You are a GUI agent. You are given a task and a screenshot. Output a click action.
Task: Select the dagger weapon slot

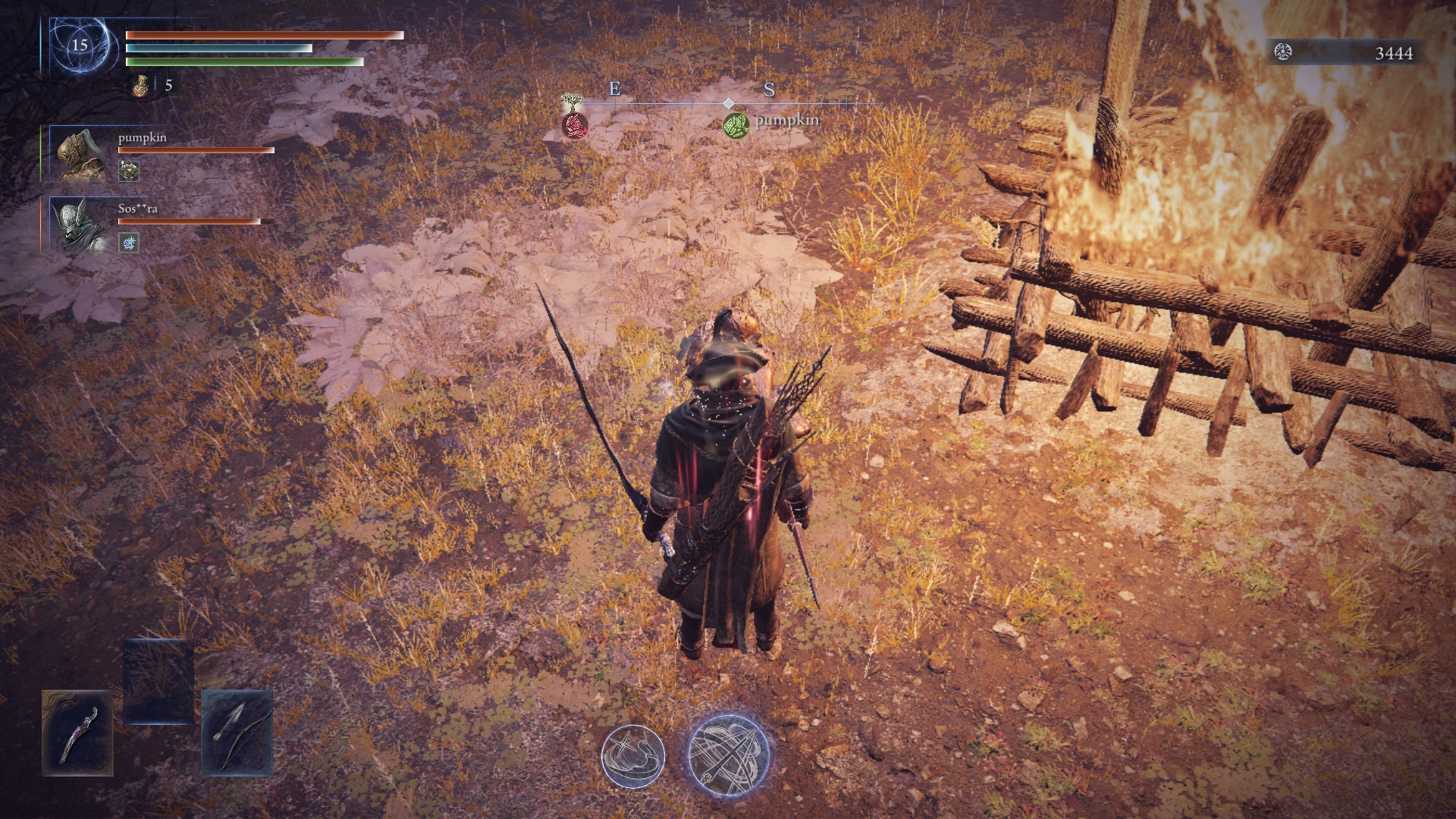77,733
